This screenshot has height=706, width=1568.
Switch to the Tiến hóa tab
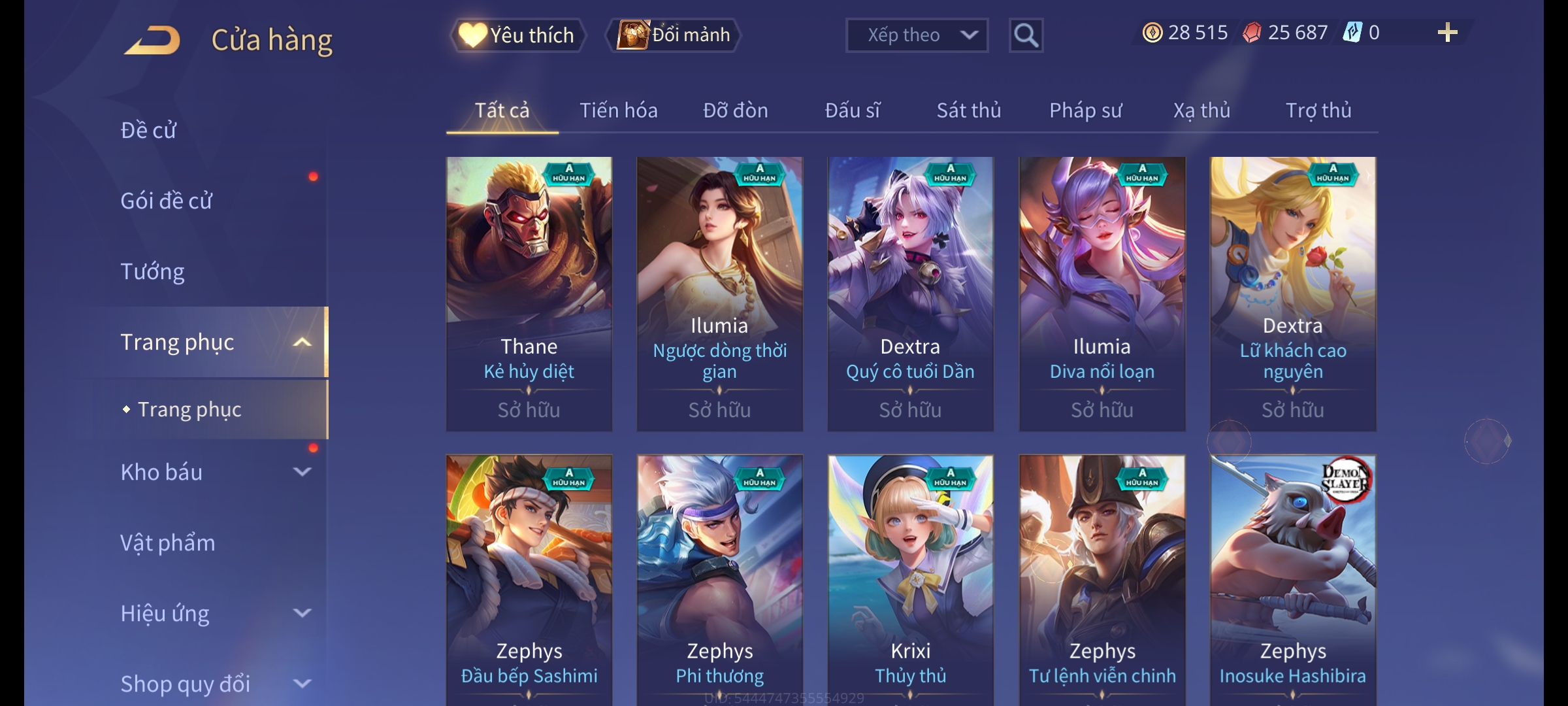pyautogui.click(x=618, y=110)
